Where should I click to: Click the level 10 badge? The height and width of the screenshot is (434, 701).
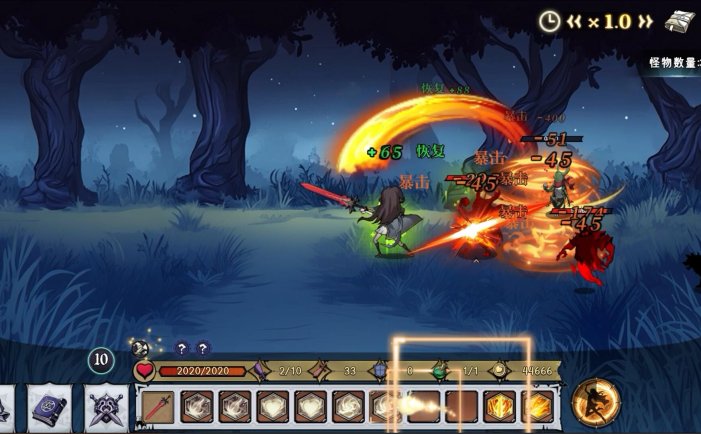click(100, 360)
